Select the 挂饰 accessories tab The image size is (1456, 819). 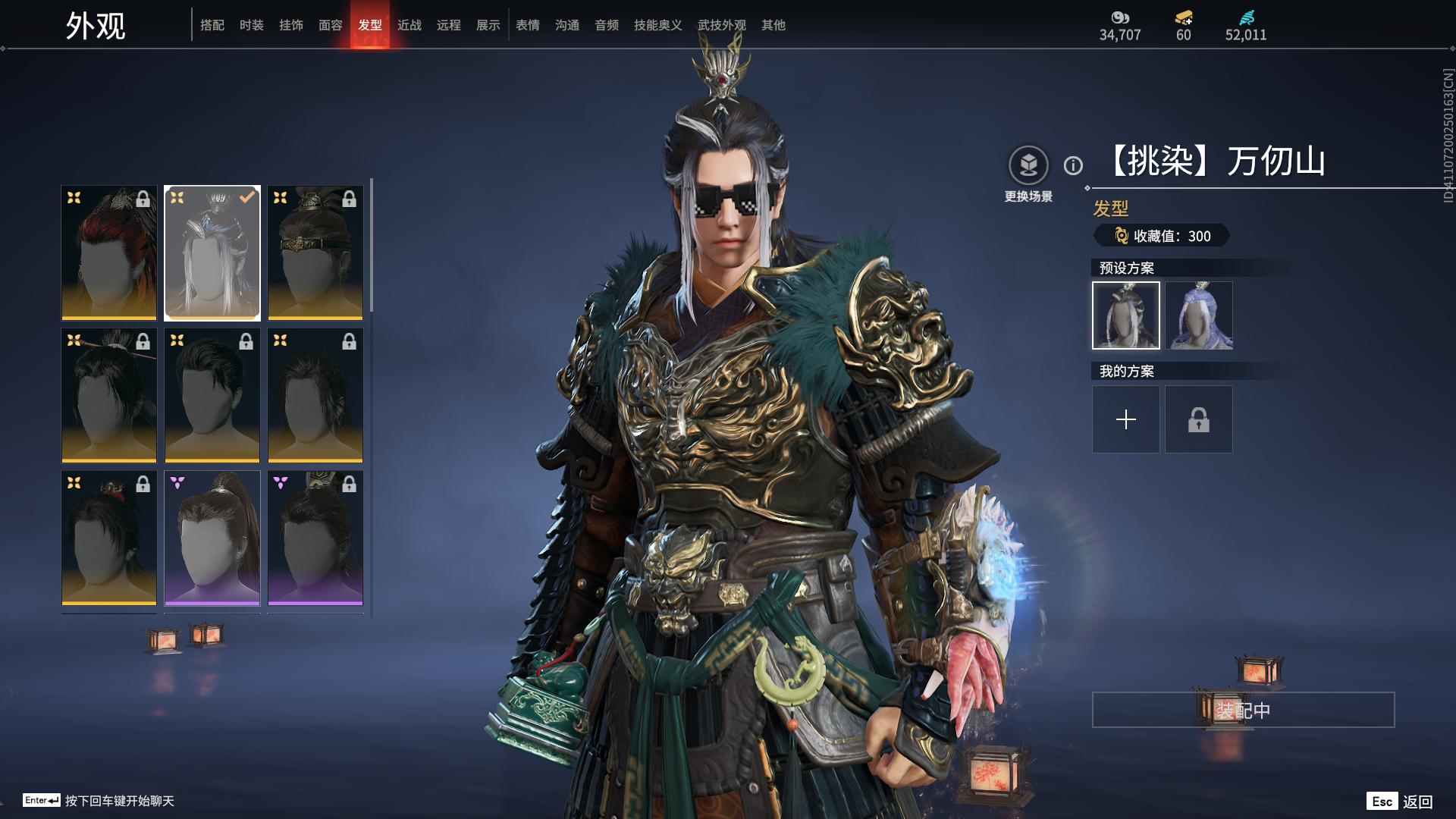[290, 25]
